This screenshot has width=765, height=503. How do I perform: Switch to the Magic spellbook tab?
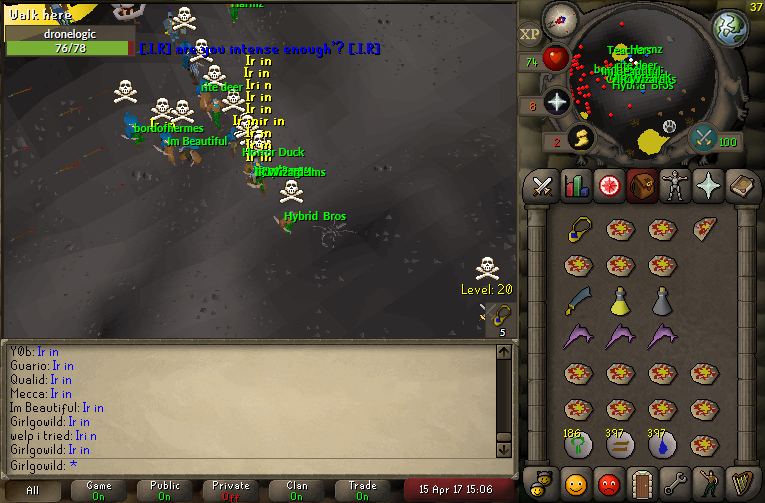(x=740, y=186)
